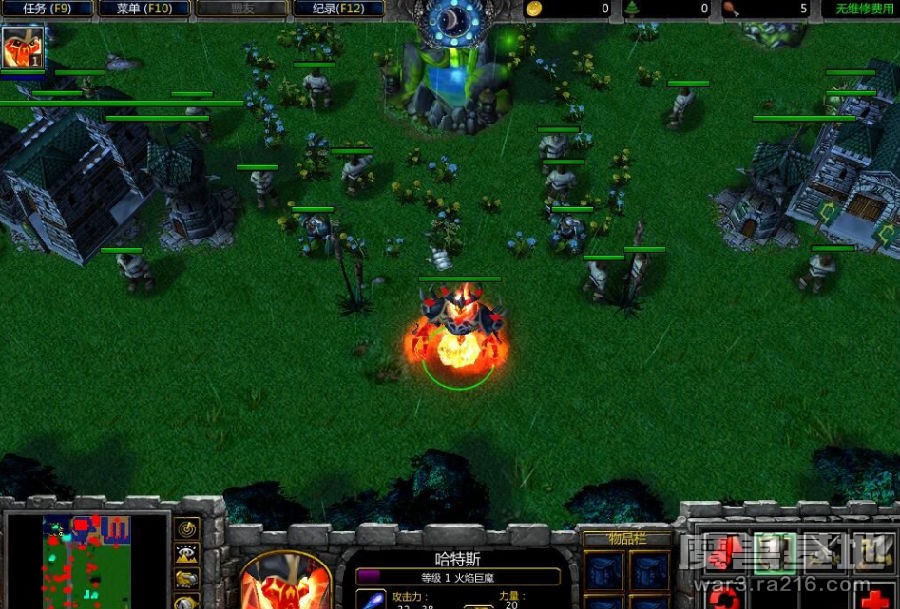Toggle minimap terrain display button

point(187,553)
